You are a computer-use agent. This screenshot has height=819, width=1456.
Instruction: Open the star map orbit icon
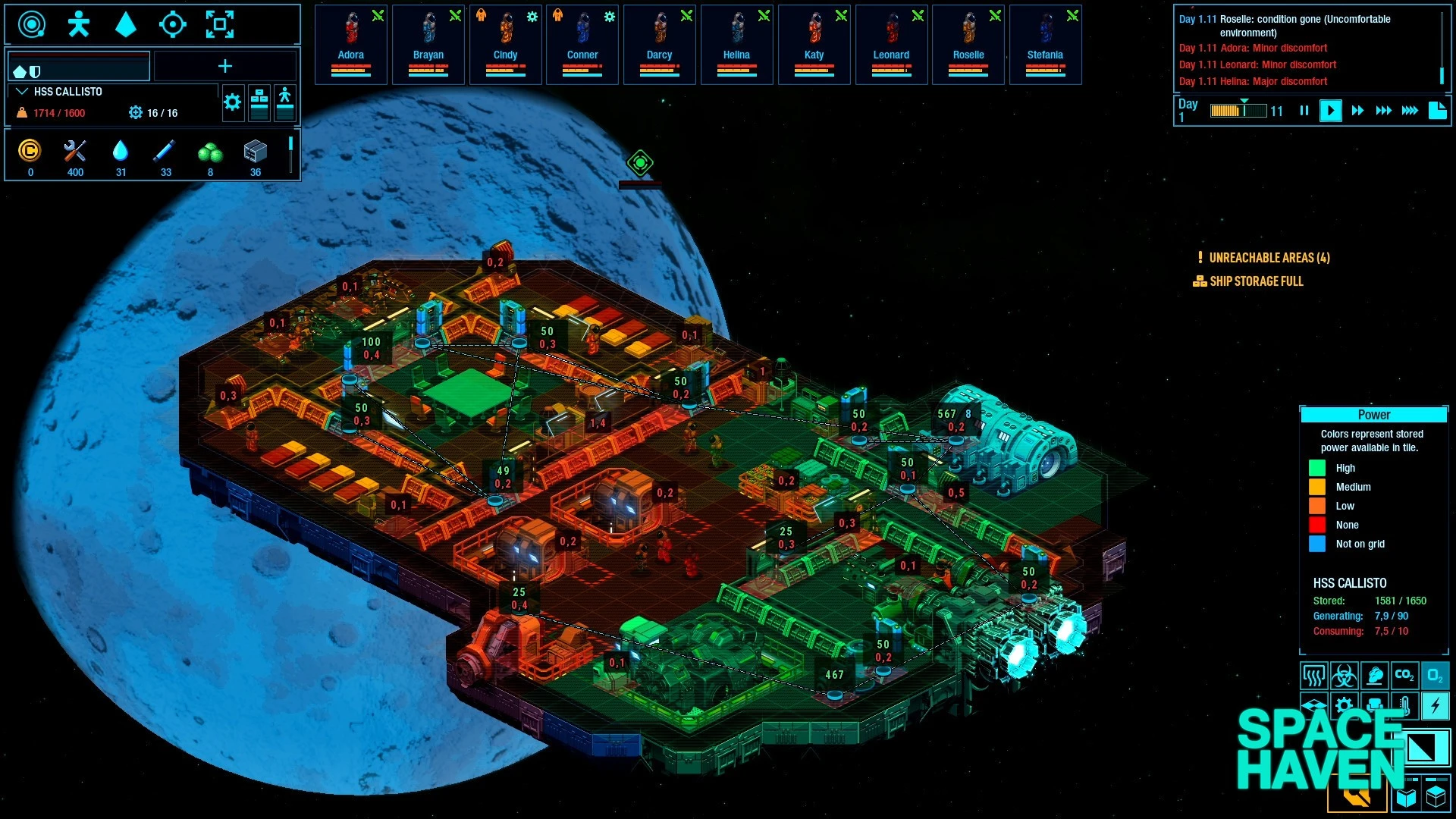click(31, 24)
